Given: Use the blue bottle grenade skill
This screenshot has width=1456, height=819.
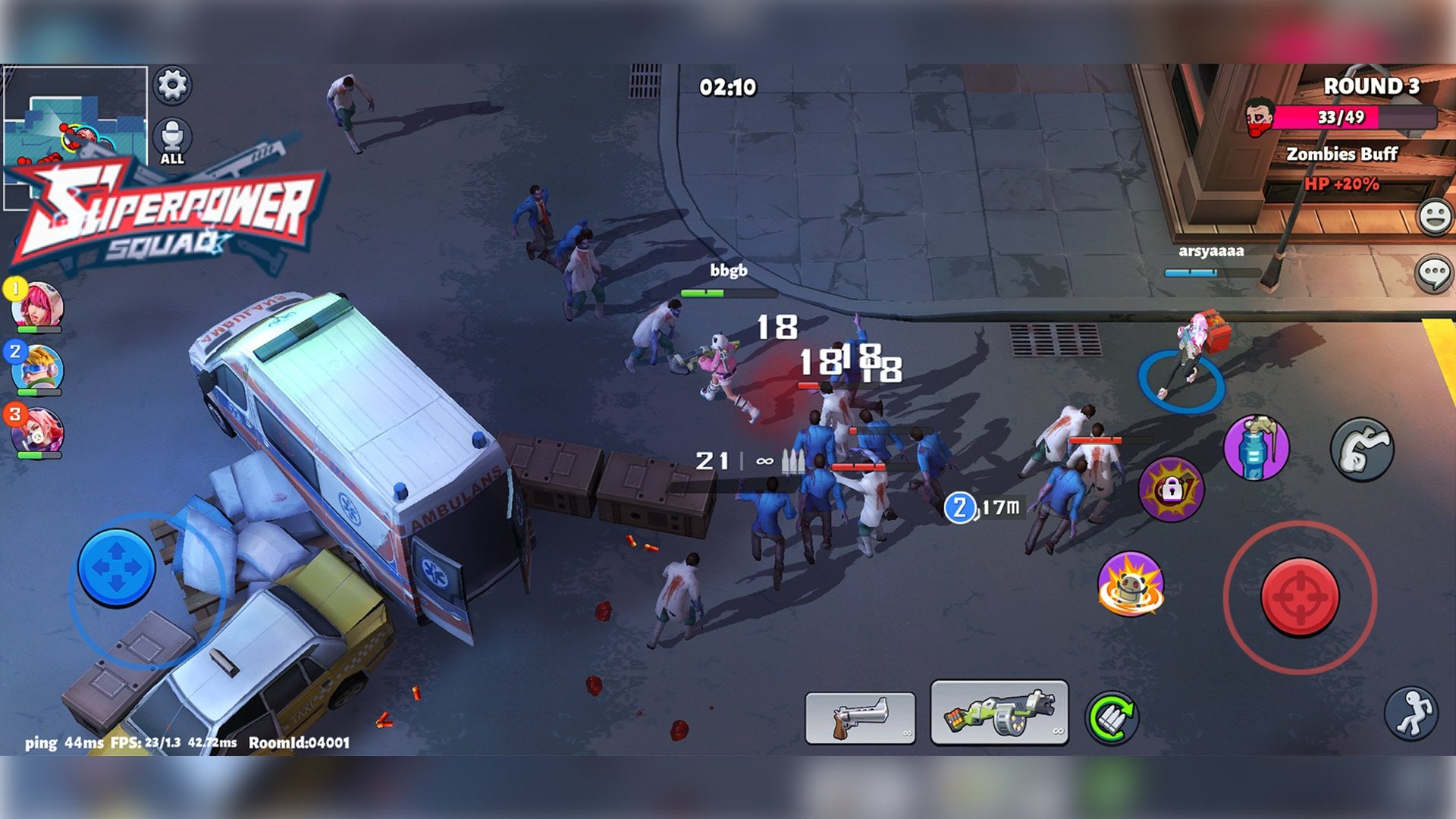Looking at the screenshot, I should (1256, 447).
